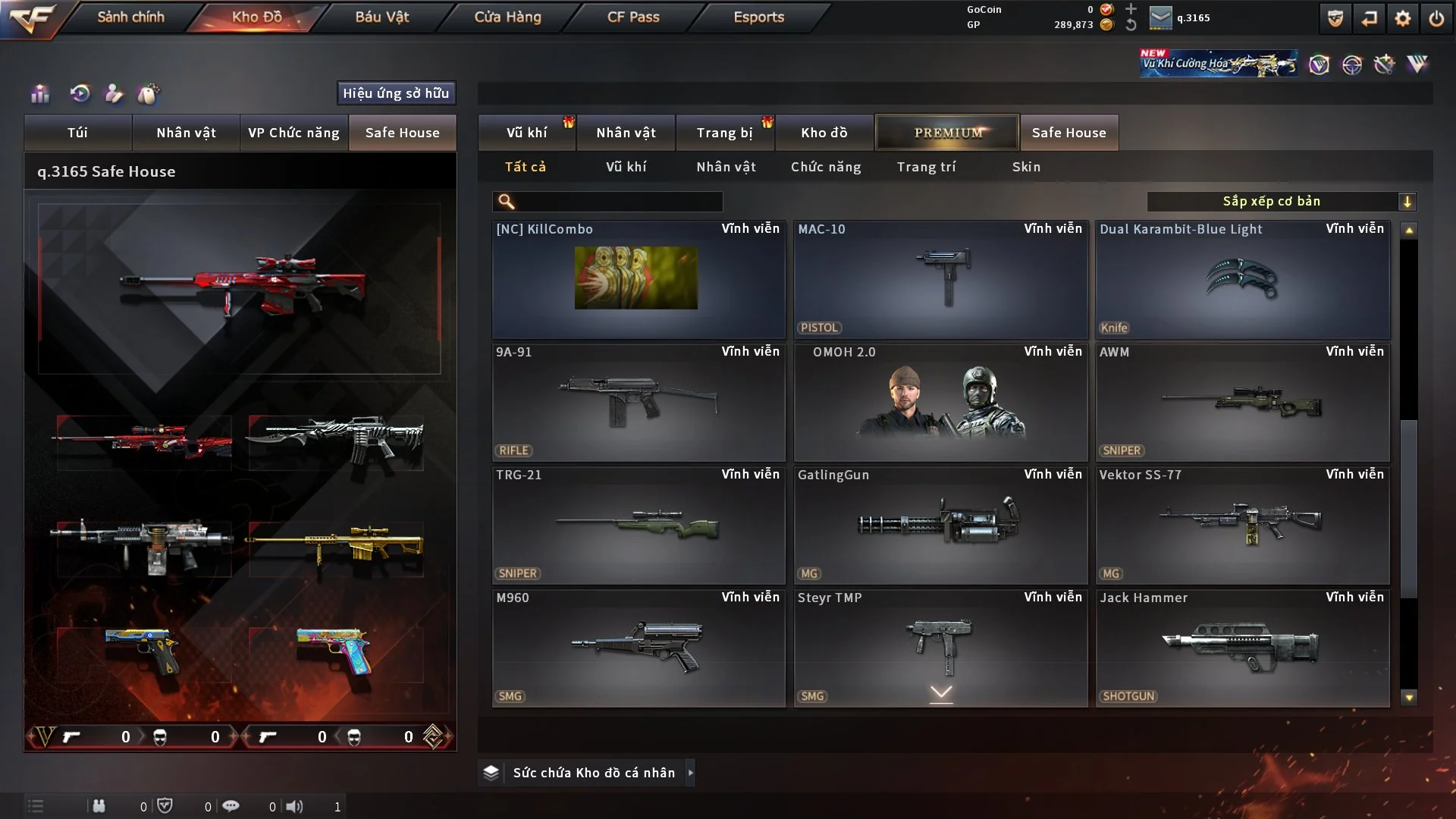Open the Sảnh chính lobby menu

[x=130, y=17]
